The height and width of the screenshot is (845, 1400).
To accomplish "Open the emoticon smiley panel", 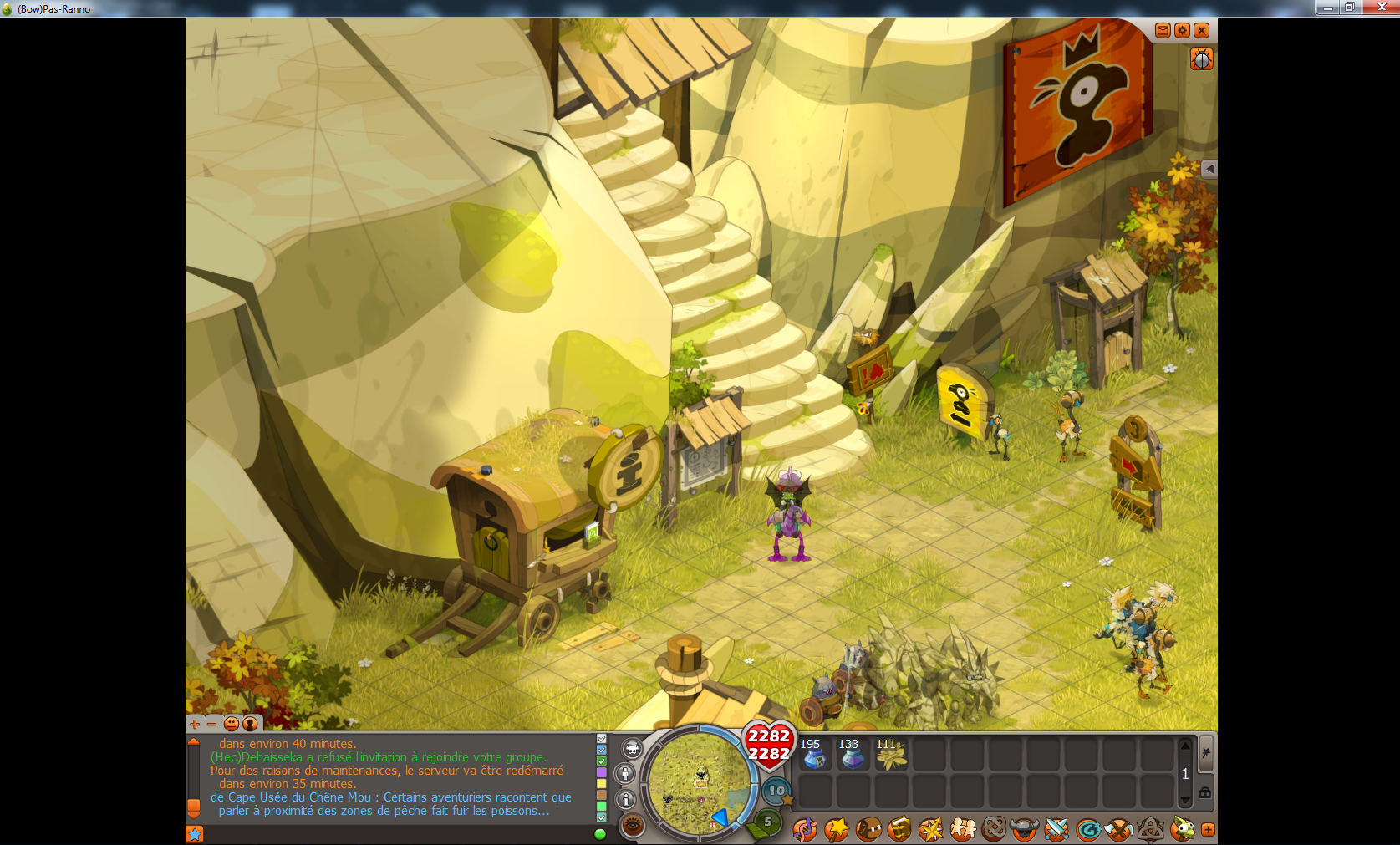I will point(232,724).
